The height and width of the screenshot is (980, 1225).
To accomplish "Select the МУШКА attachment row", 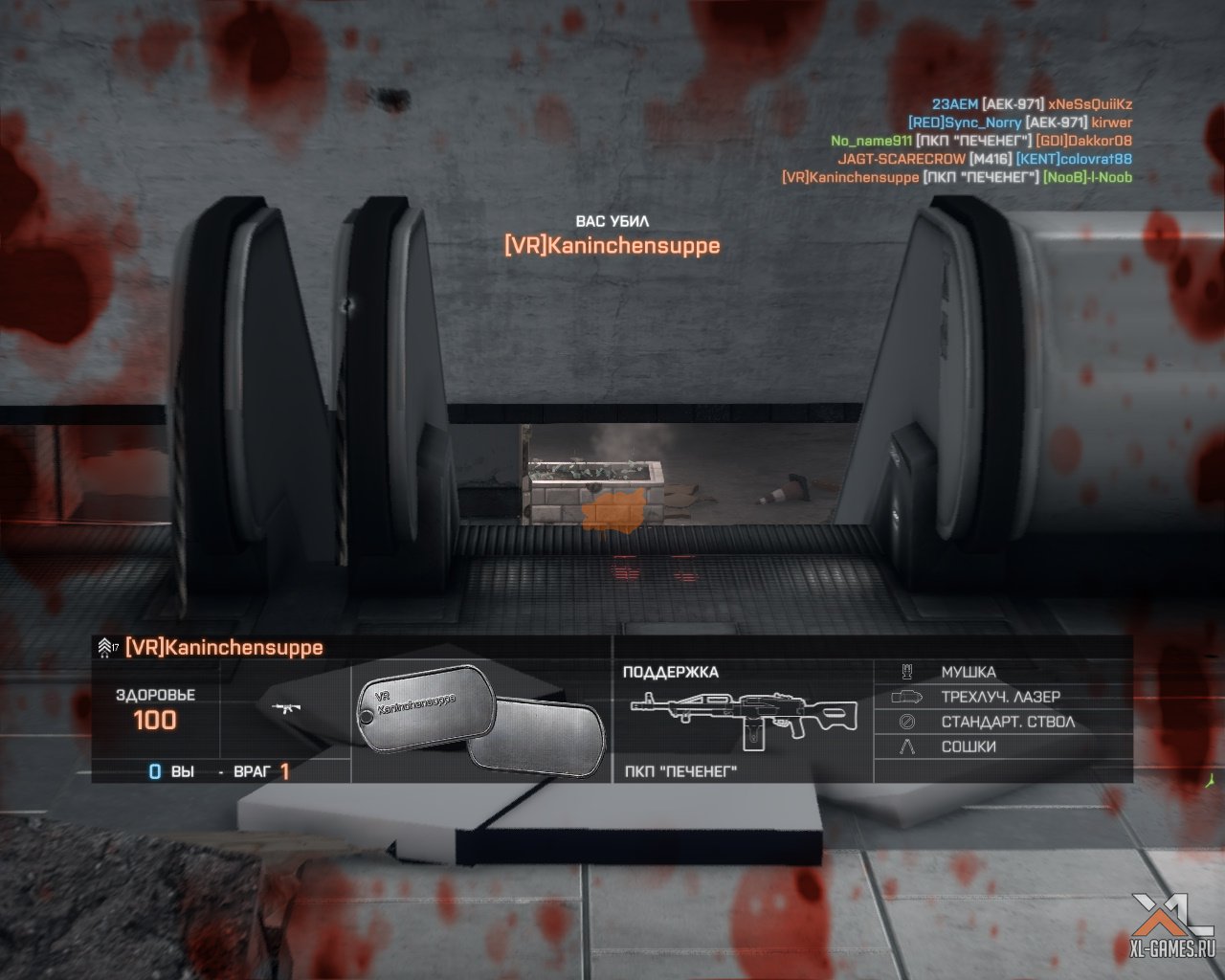I will point(968,672).
